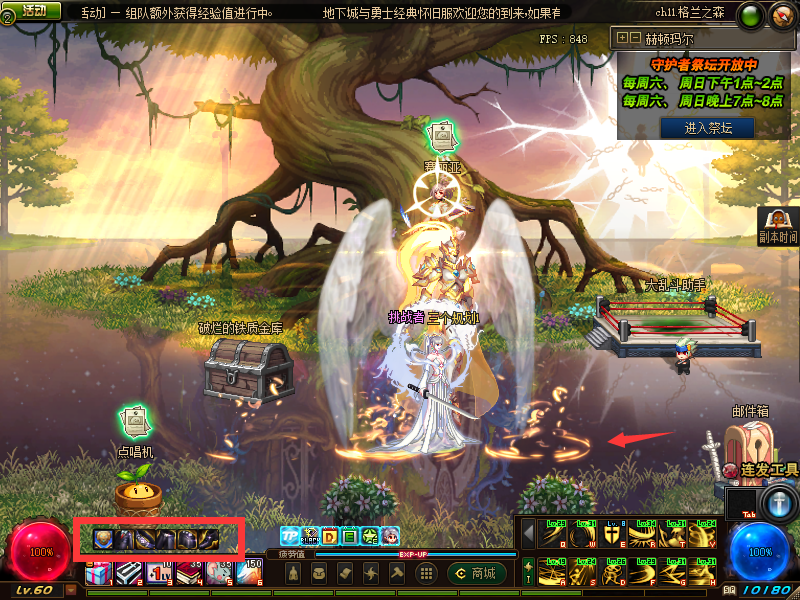Expand the minimap with the plus button
This screenshot has height=600, width=800.
pyautogui.click(x=623, y=38)
